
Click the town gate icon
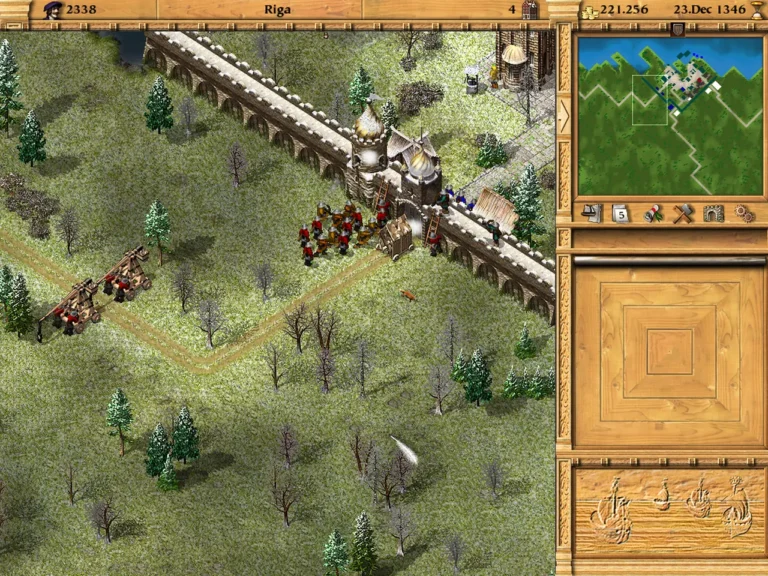pos(713,213)
